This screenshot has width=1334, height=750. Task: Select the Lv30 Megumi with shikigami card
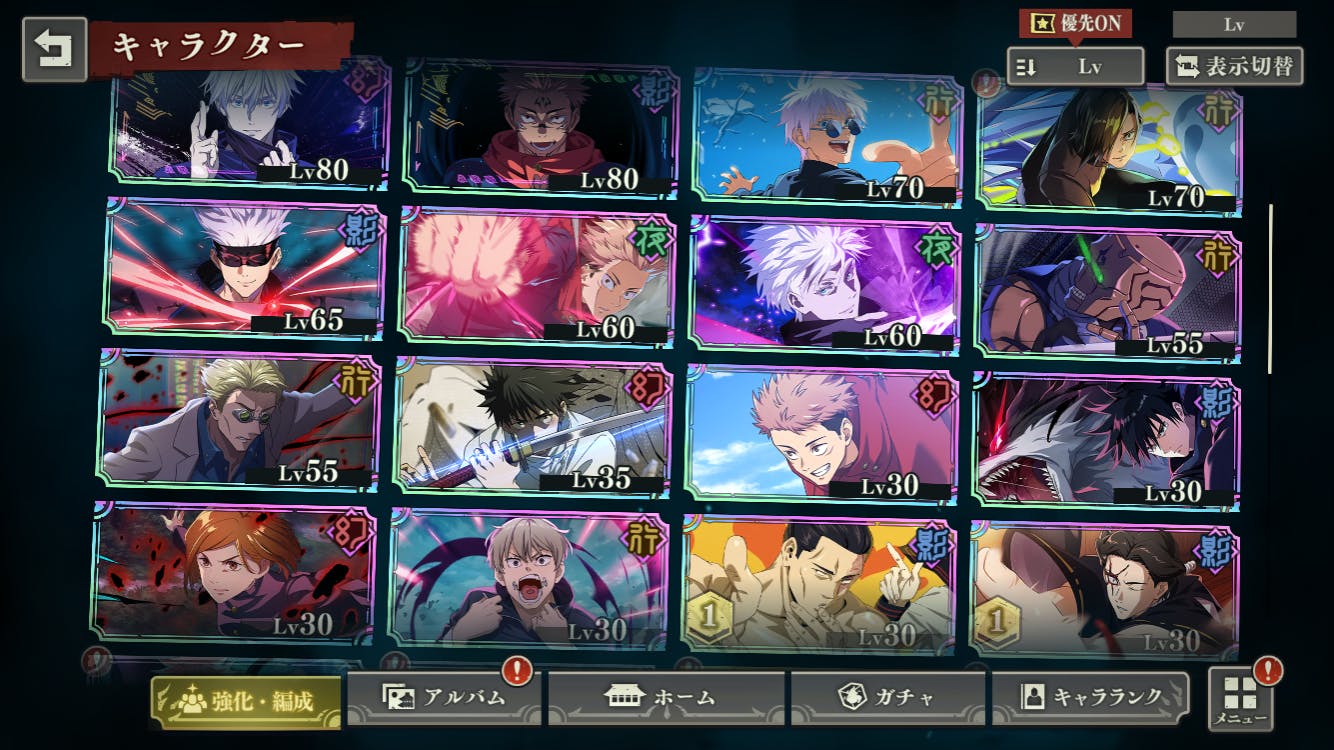tap(1105, 441)
